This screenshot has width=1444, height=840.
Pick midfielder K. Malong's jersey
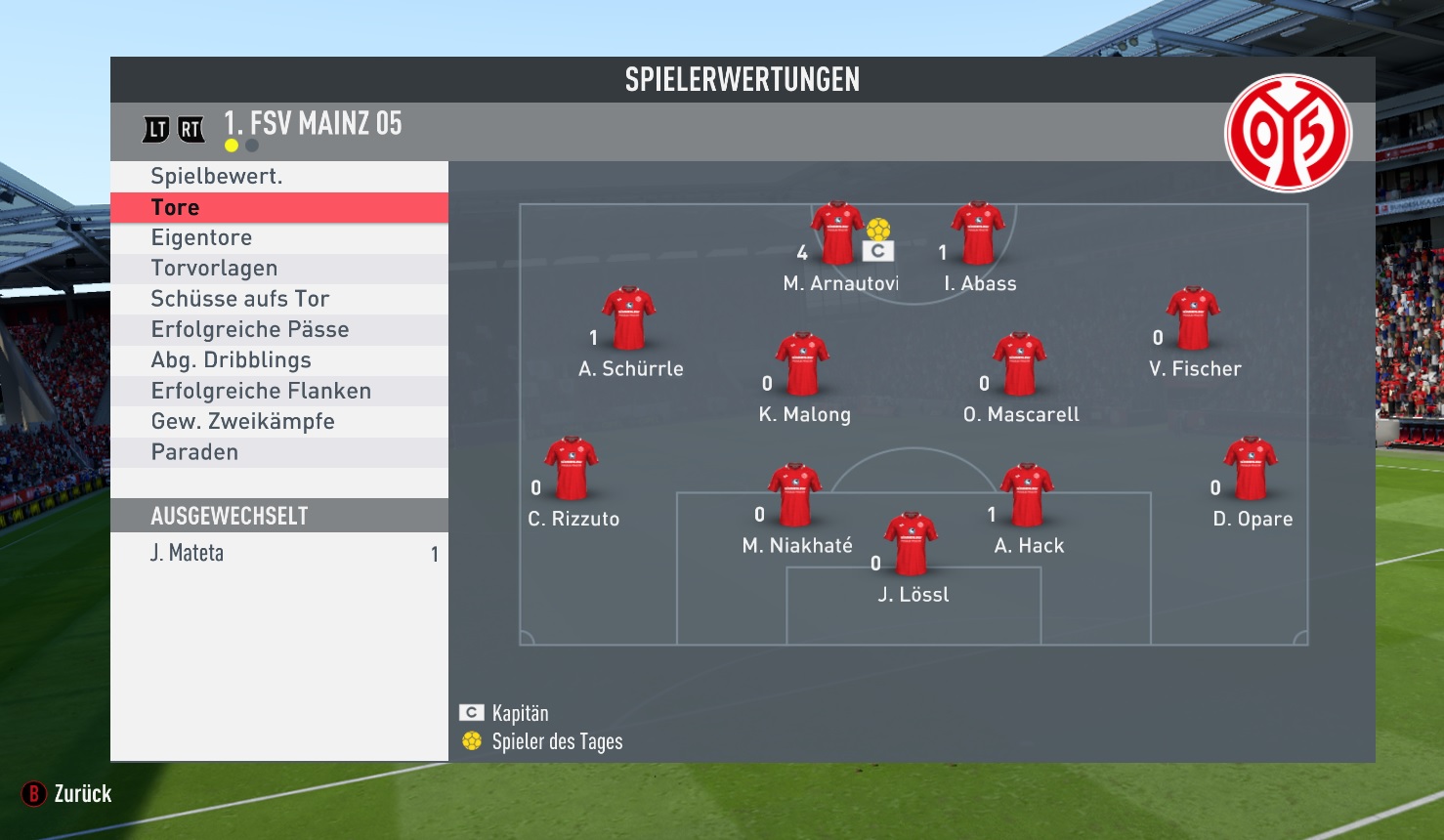[802, 364]
